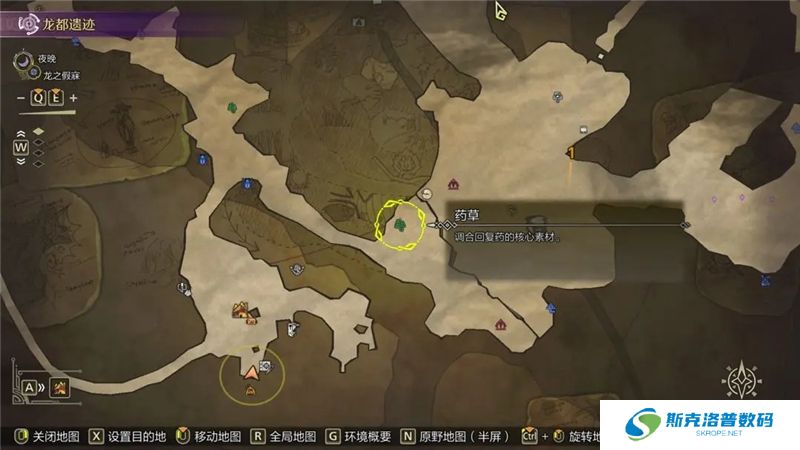Click the 关闭地图 close map label

coord(52,437)
